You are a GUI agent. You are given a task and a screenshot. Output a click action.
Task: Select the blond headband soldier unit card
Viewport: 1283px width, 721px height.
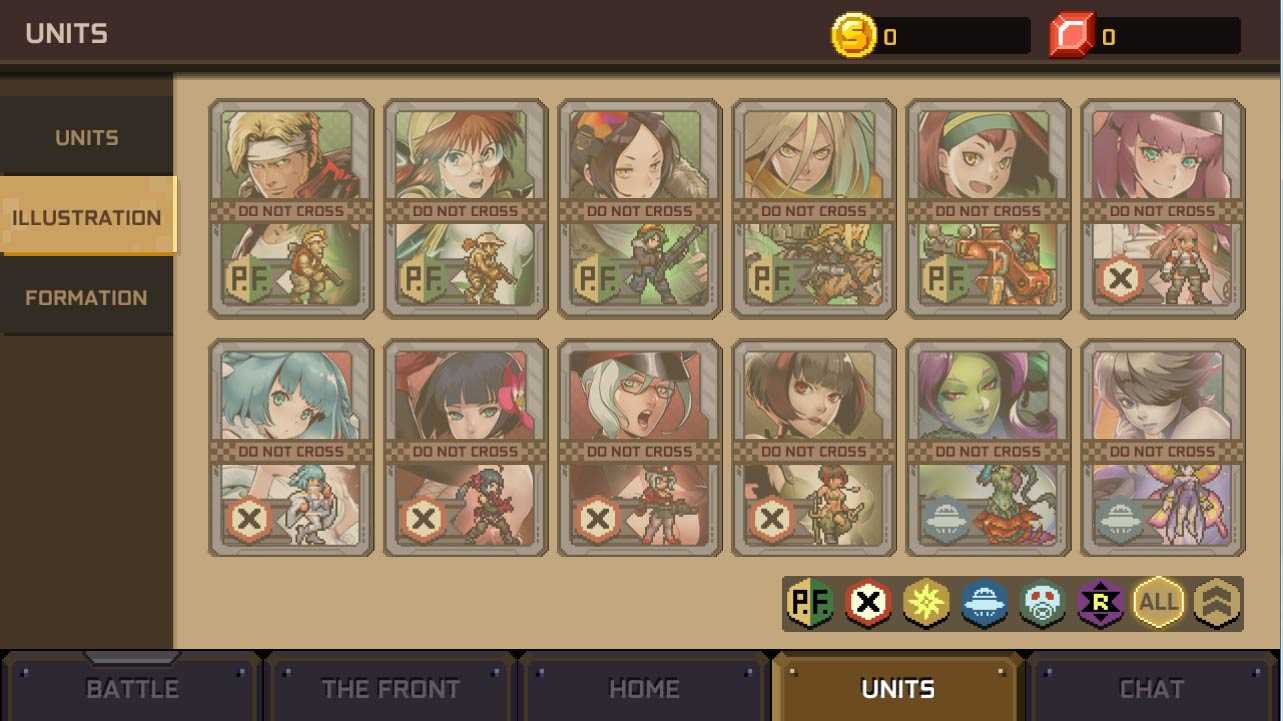point(291,208)
